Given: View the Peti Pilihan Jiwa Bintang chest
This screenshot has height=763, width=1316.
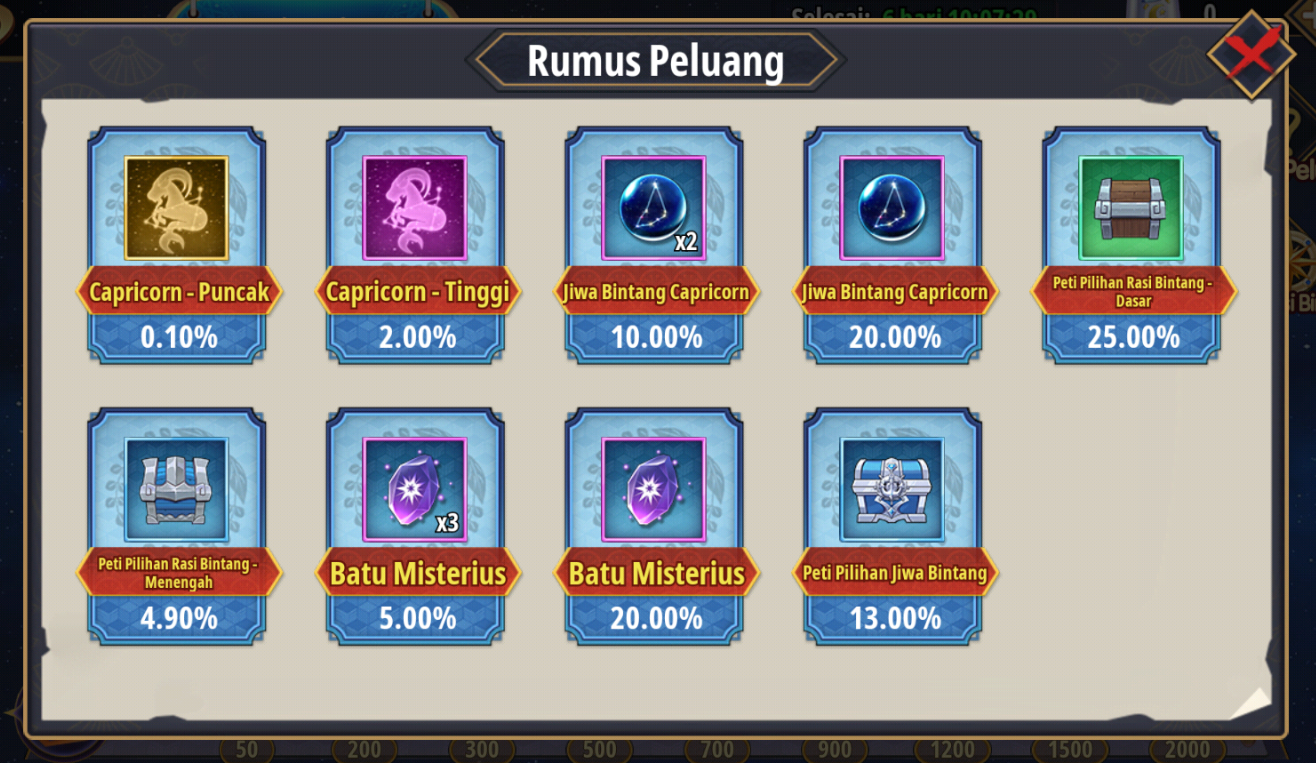Looking at the screenshot, I should click(893, 490).
